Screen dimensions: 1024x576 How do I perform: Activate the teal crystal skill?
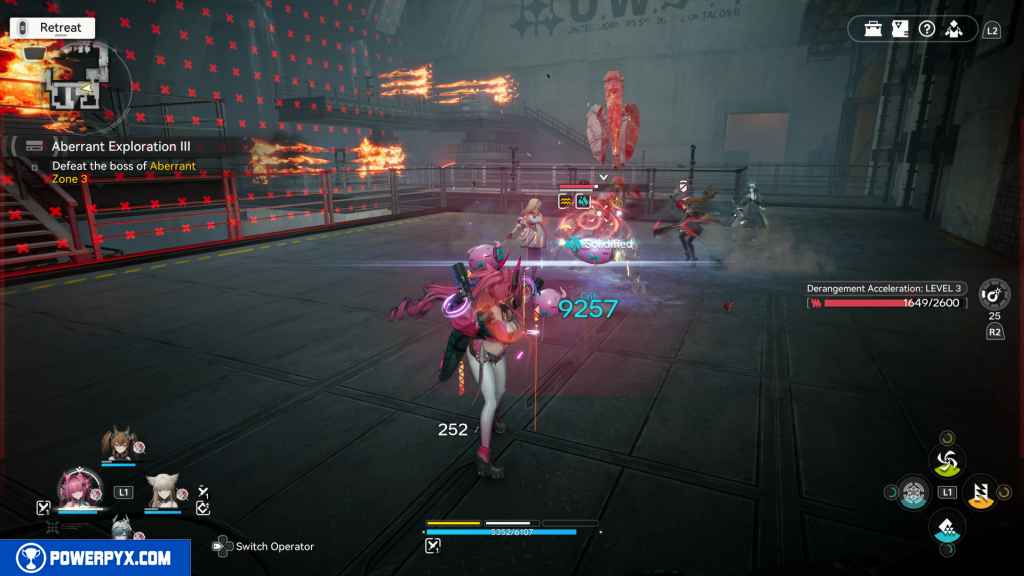coord(946,525)
